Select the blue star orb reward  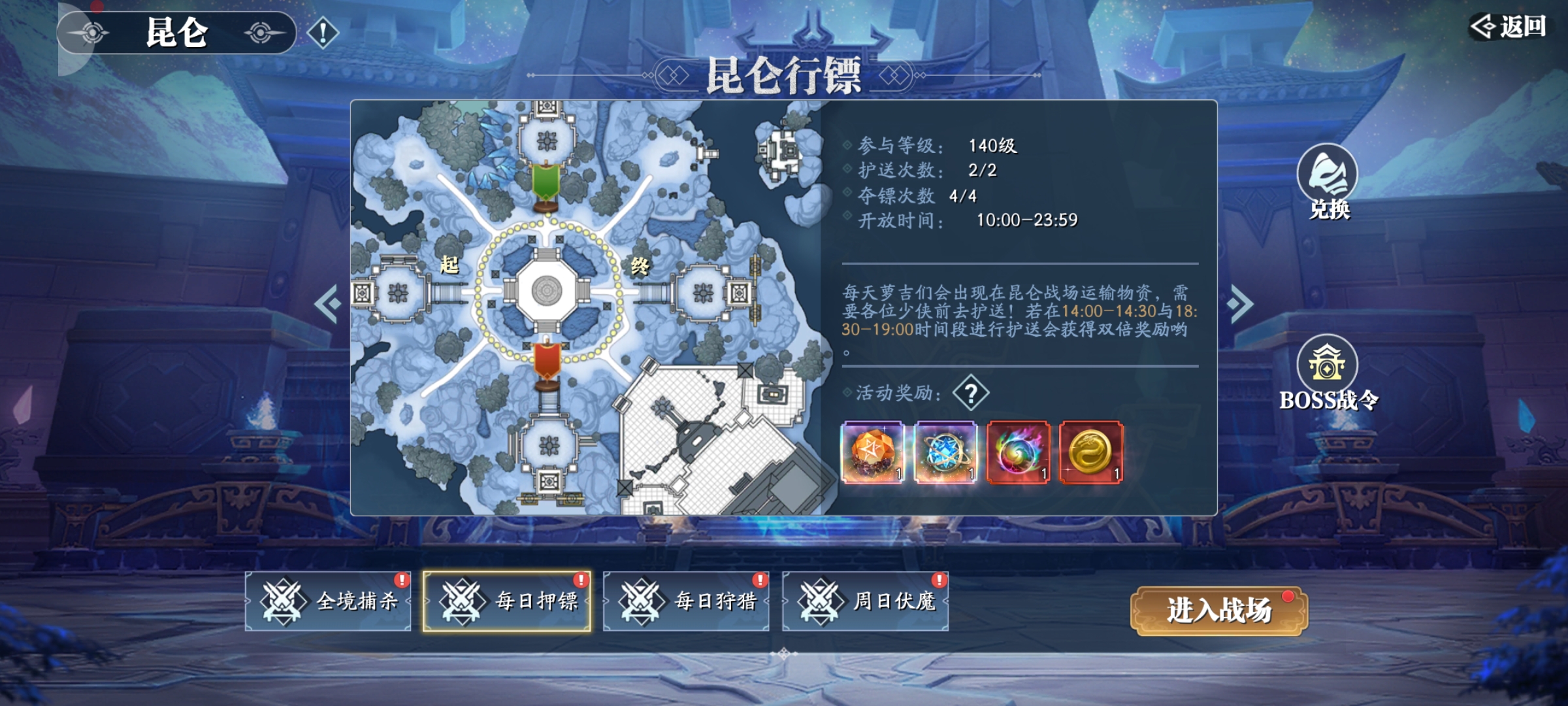[945, 452]
